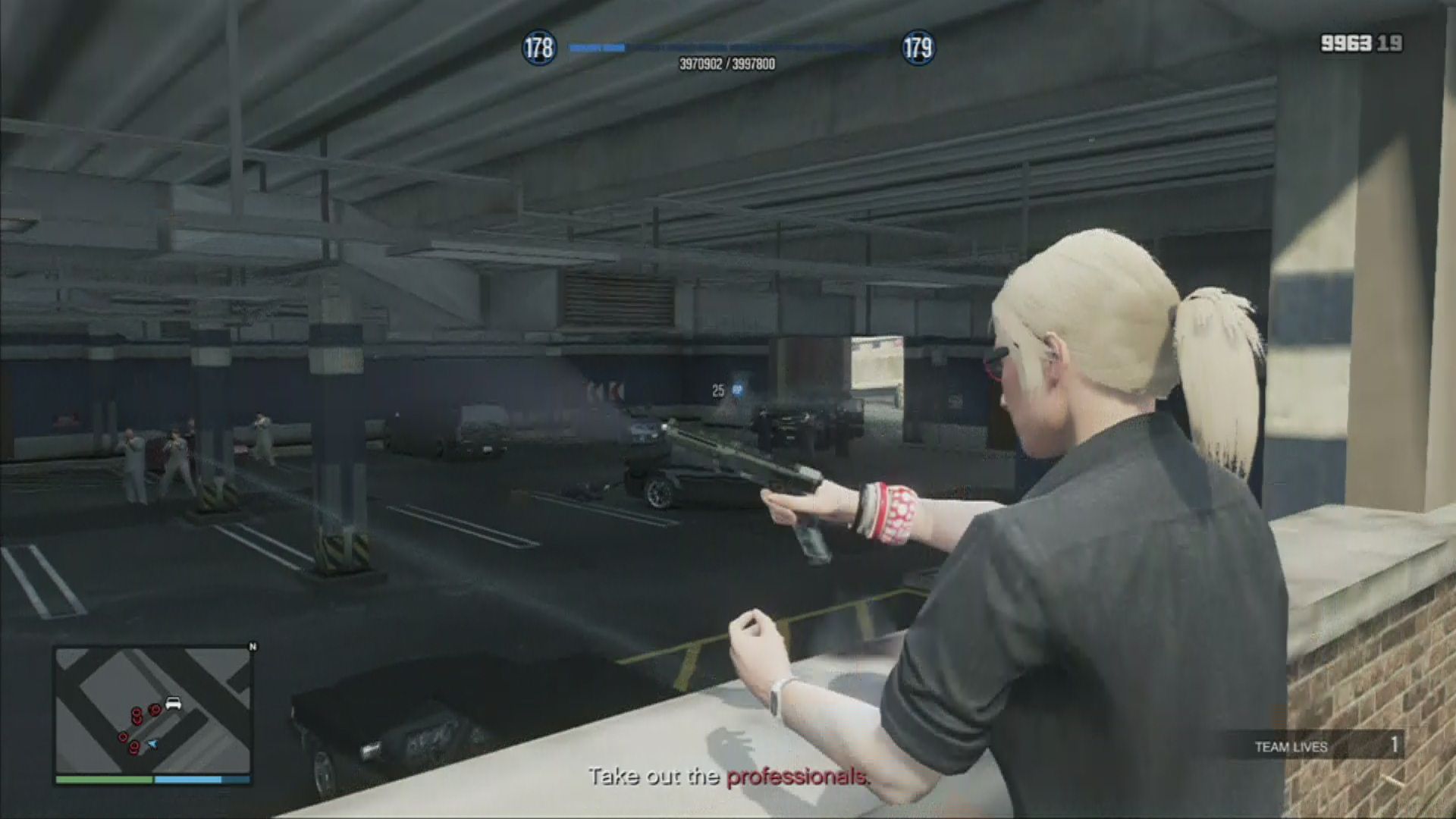
Task: Click the blue player arrow on minimap
Action: click(x=152, y=744)
